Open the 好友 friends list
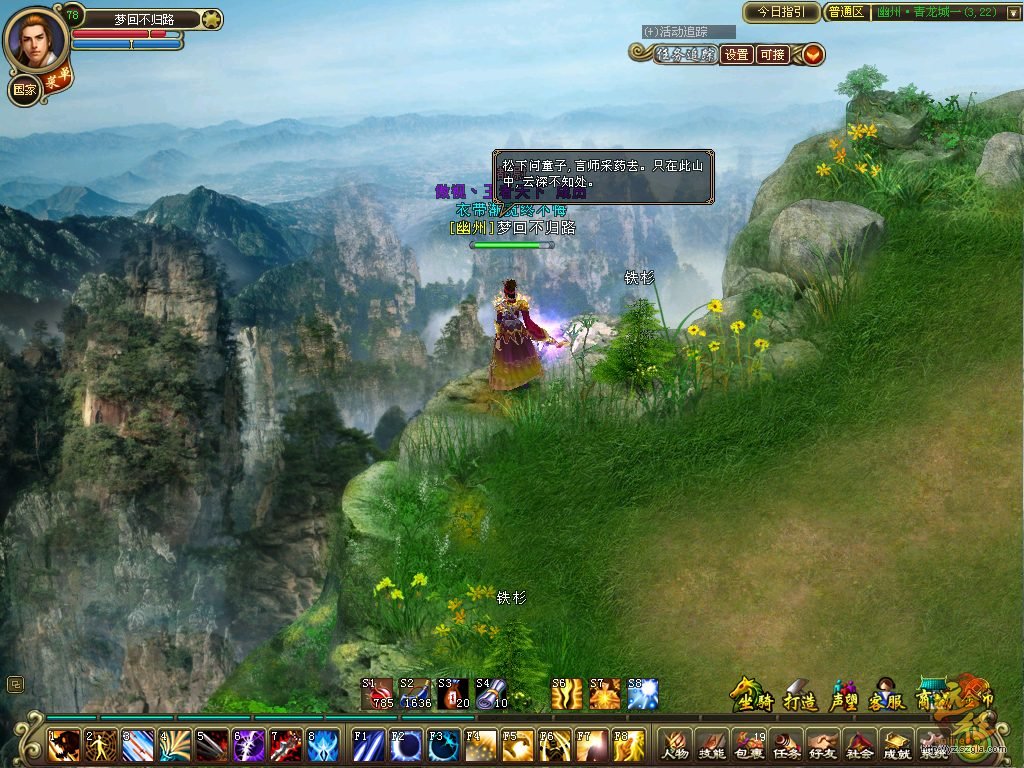 (824, 744)
